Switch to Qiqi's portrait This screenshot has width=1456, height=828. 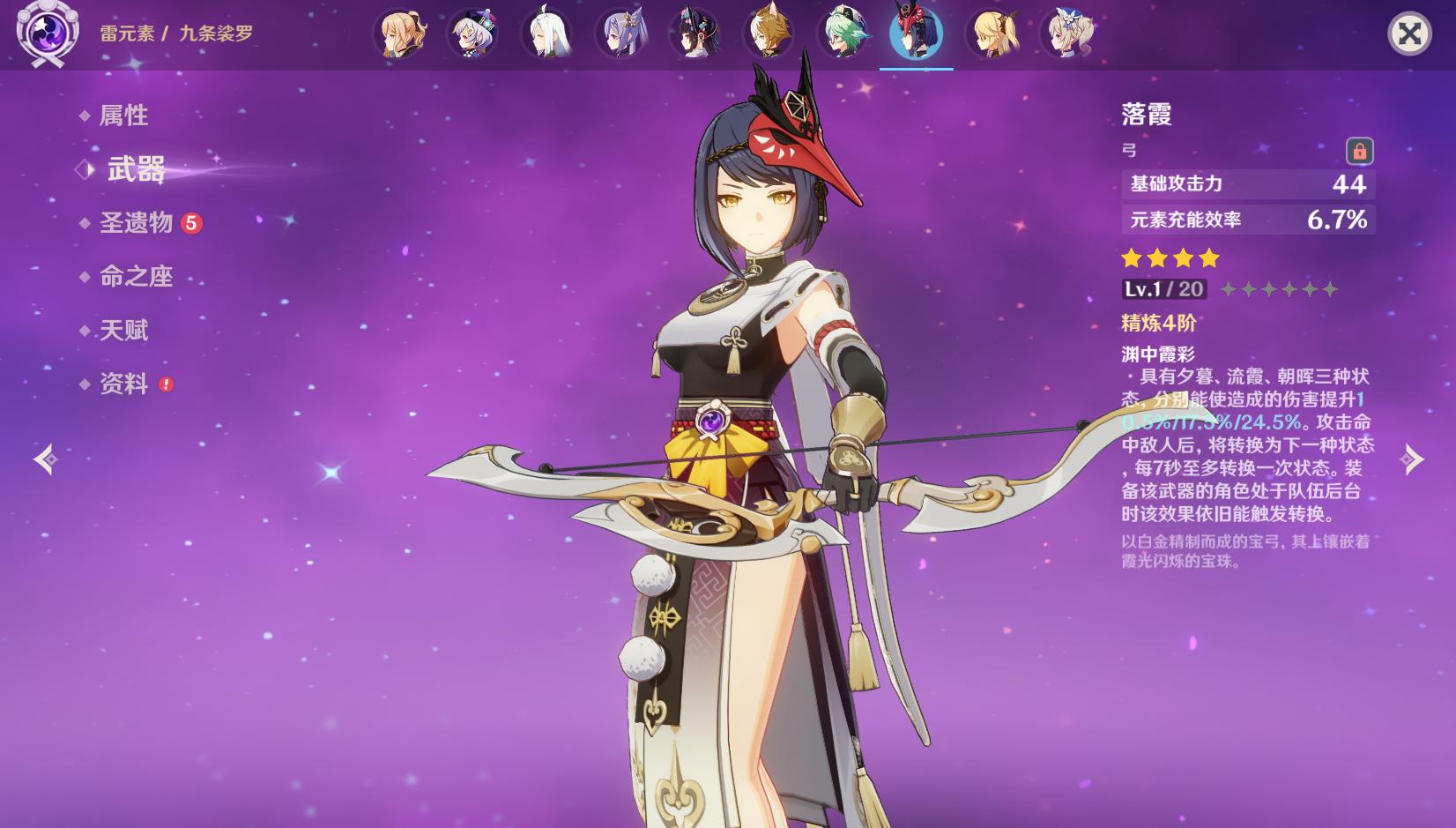point(472,34)
